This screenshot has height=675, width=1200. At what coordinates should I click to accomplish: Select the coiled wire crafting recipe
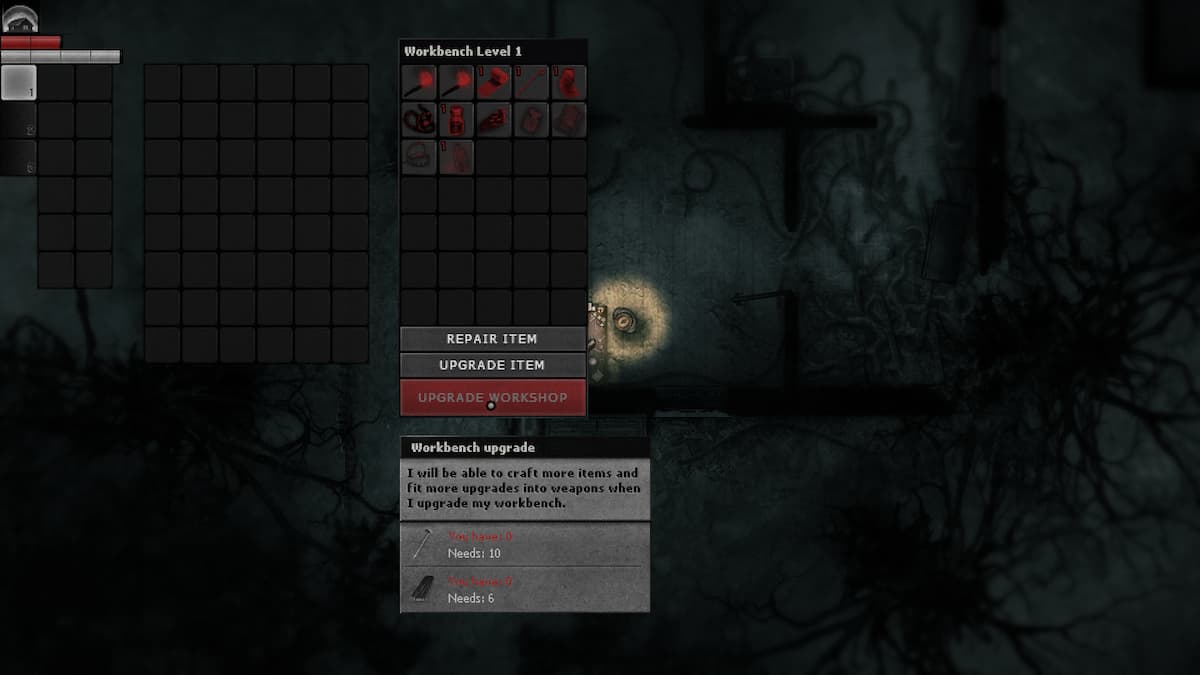[x=419, y=120]
